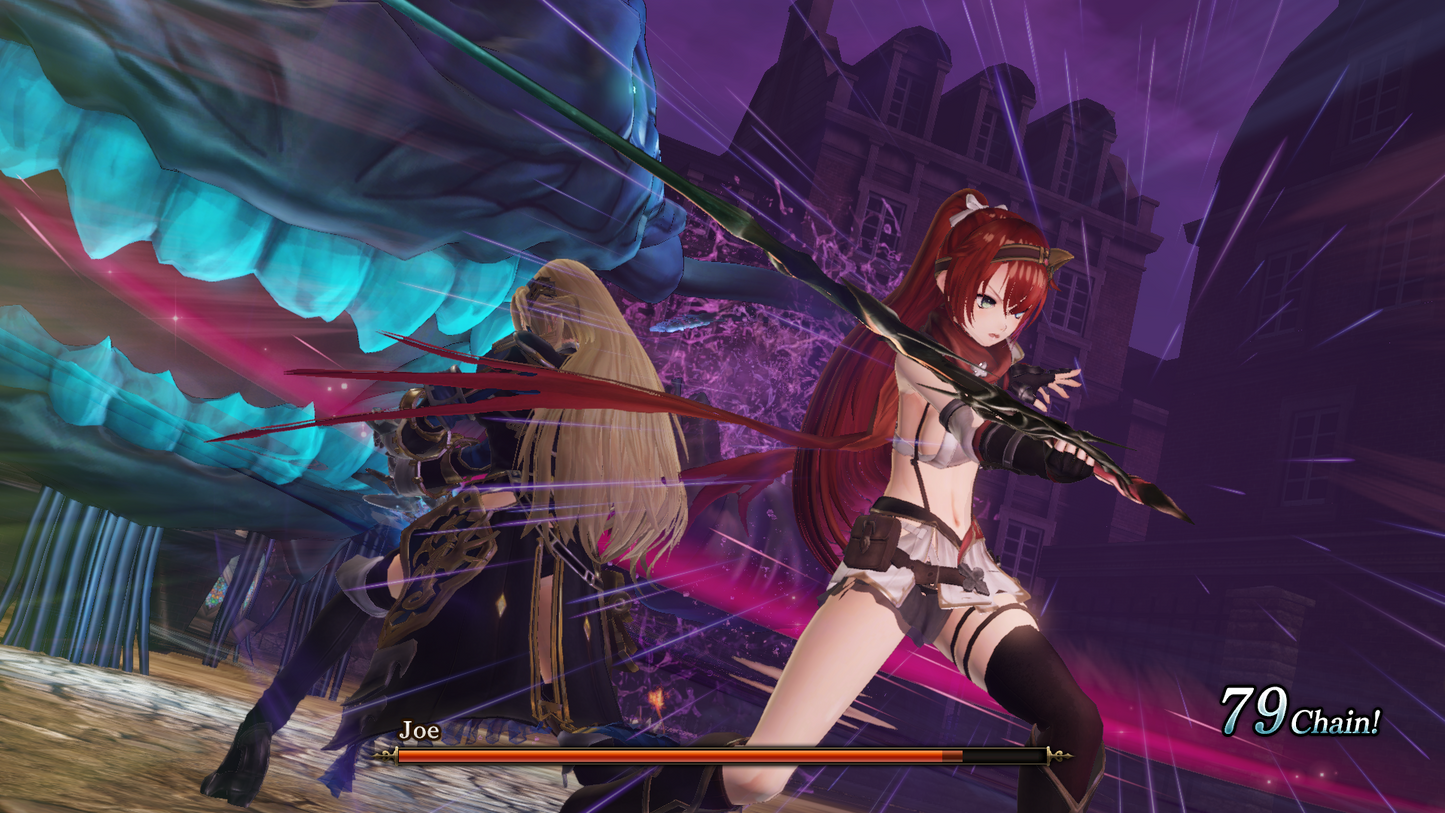Click the boss name label 'Joe'
This screenshot has height=813, width=1445.
(419, 731)
